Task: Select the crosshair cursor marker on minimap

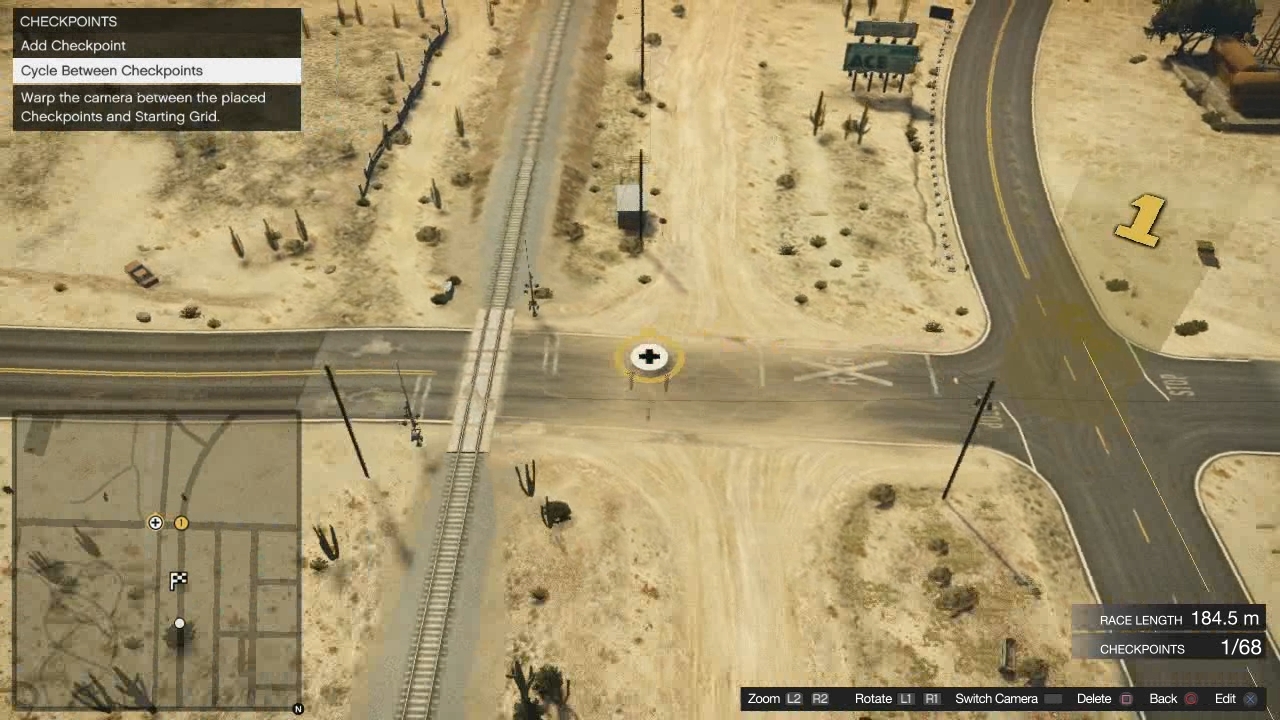Action: [155, 523]
